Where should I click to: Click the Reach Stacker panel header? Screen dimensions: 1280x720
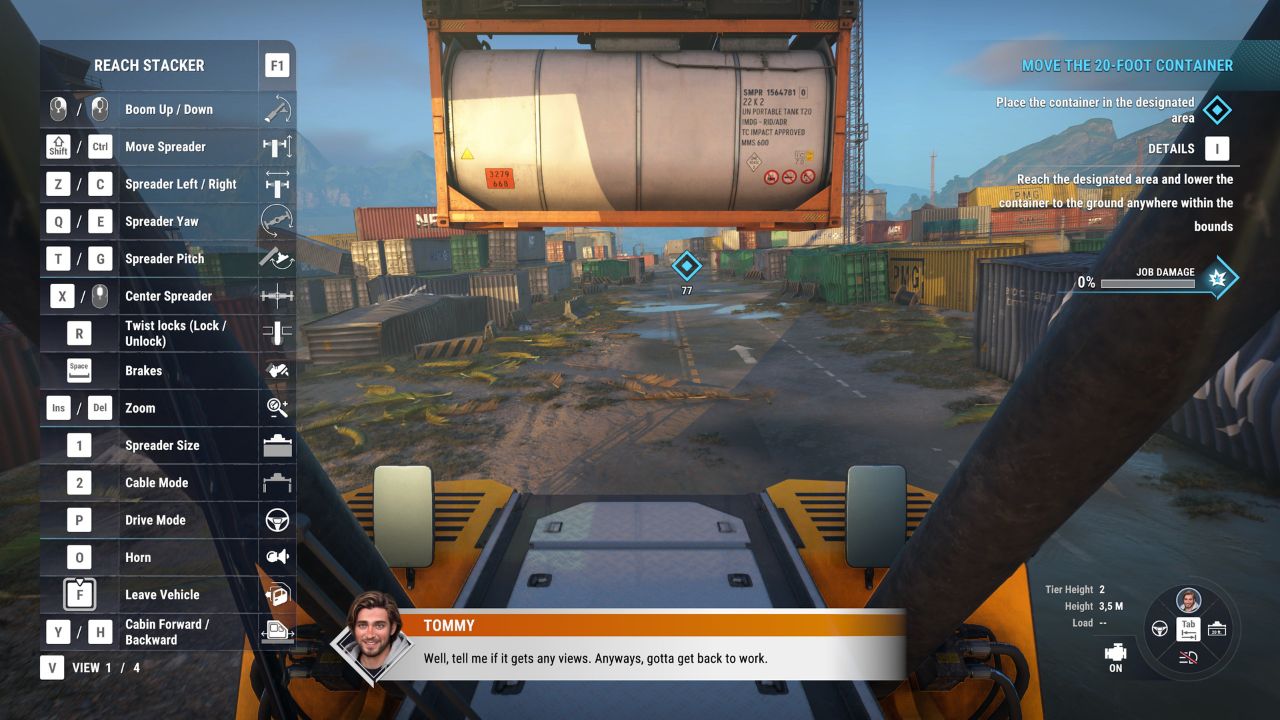[x=149, y=66]
